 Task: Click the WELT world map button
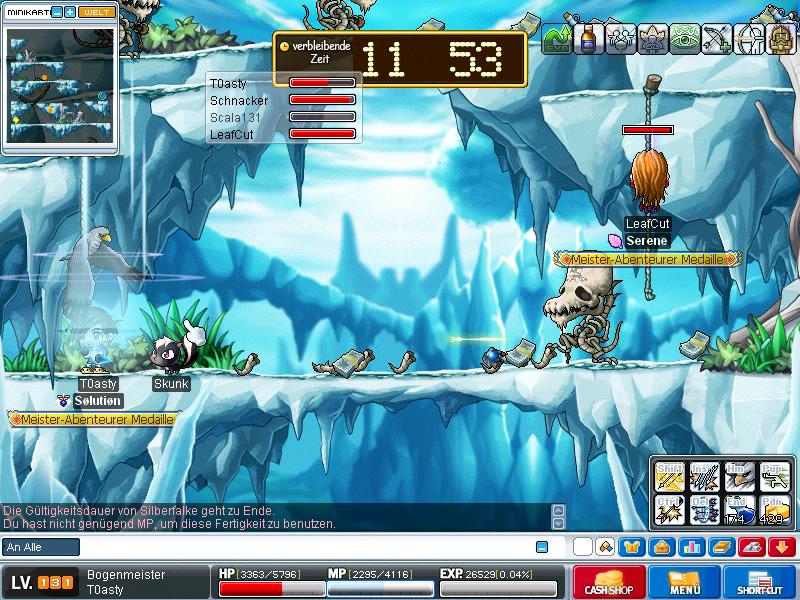[96, 12]
